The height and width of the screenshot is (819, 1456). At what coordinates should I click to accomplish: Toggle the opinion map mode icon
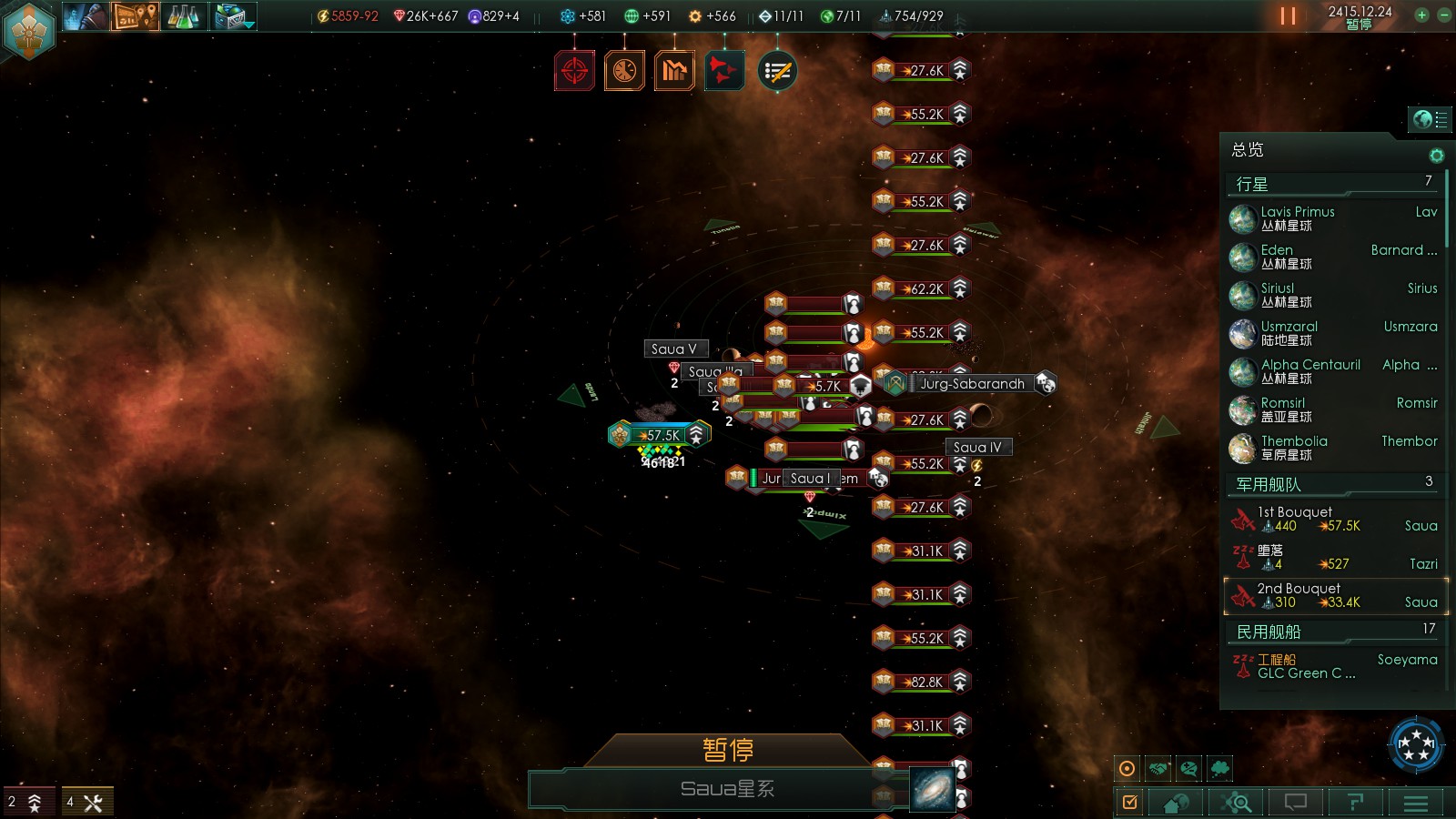point(1188,769)
